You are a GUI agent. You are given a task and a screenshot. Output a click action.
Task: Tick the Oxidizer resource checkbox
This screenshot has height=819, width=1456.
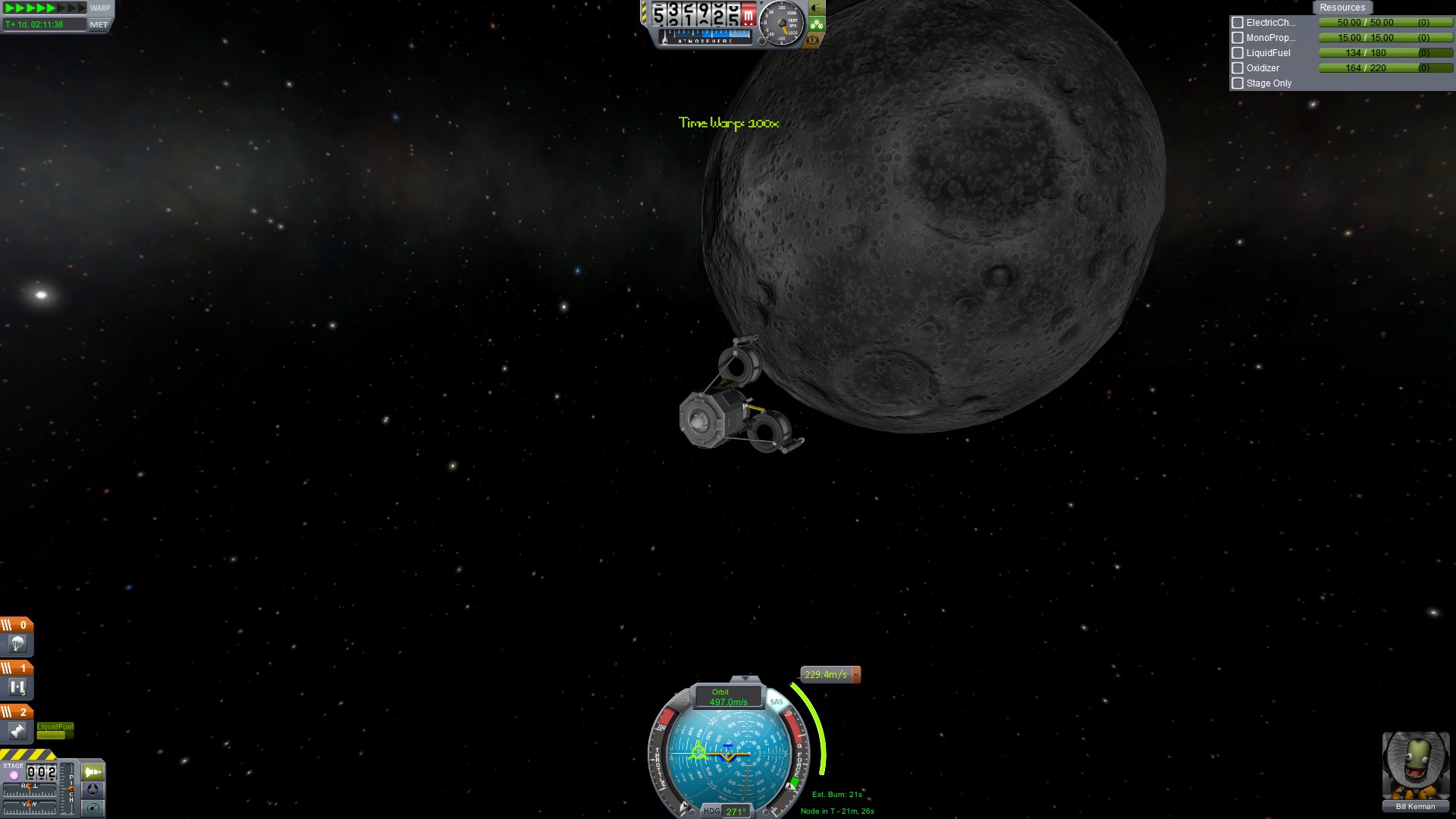point(1238,68)
